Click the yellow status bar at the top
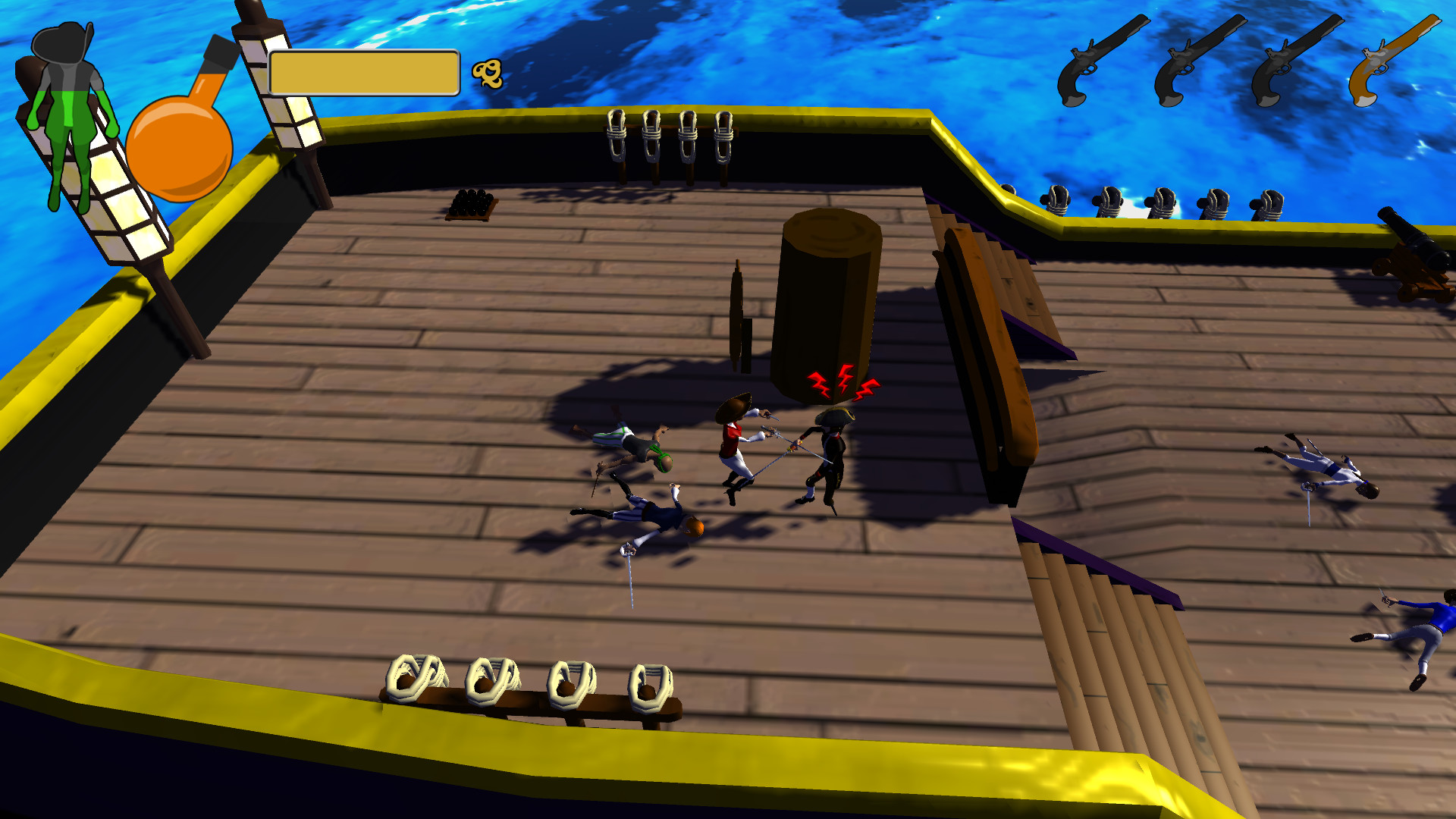 click(x=364, y=72)
